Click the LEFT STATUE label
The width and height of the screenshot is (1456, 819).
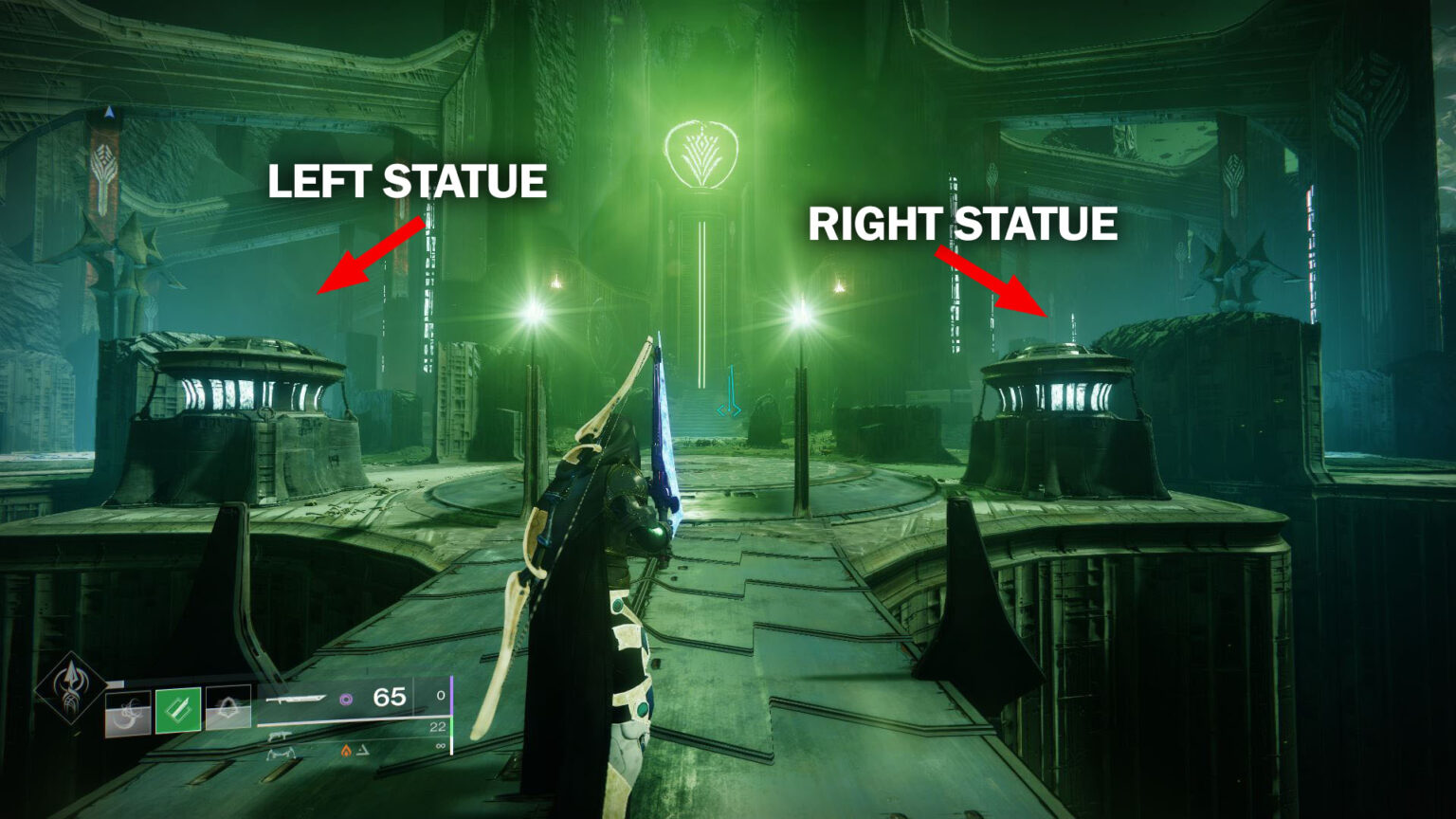click(409, 180)
